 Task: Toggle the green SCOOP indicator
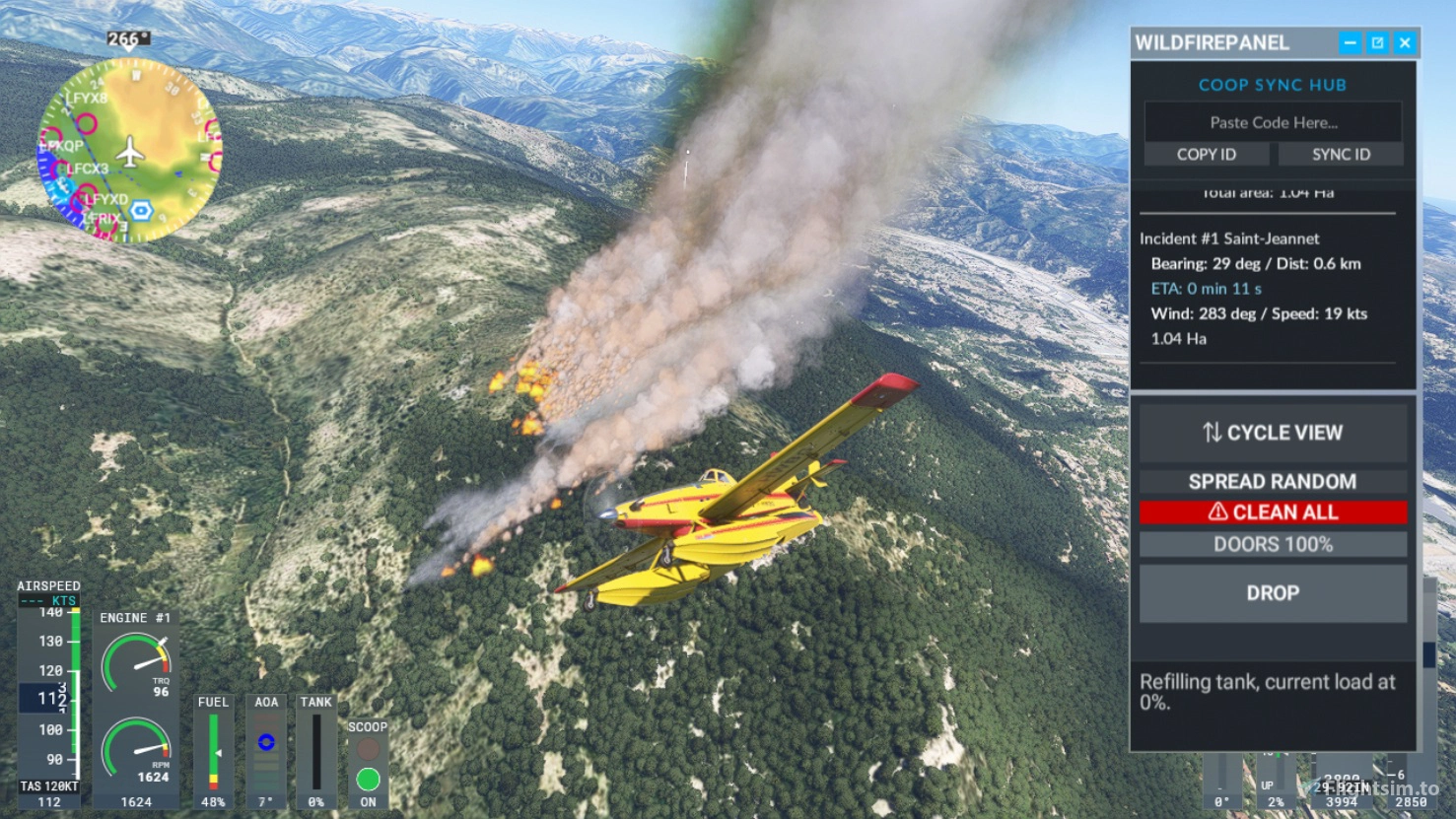click(x=368, y=780)
